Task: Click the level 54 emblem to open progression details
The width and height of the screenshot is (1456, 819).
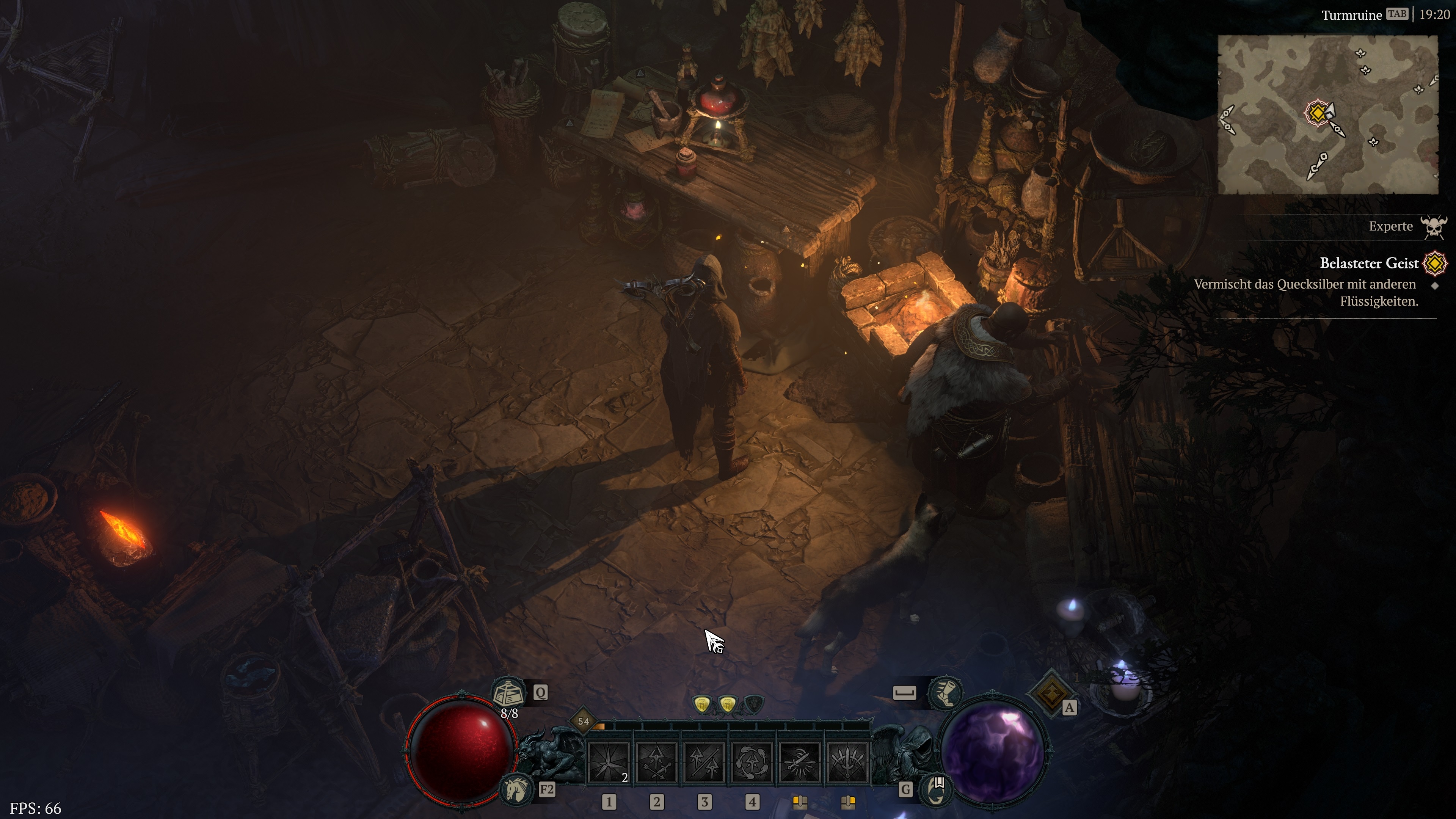Action: tap(584, 722)
